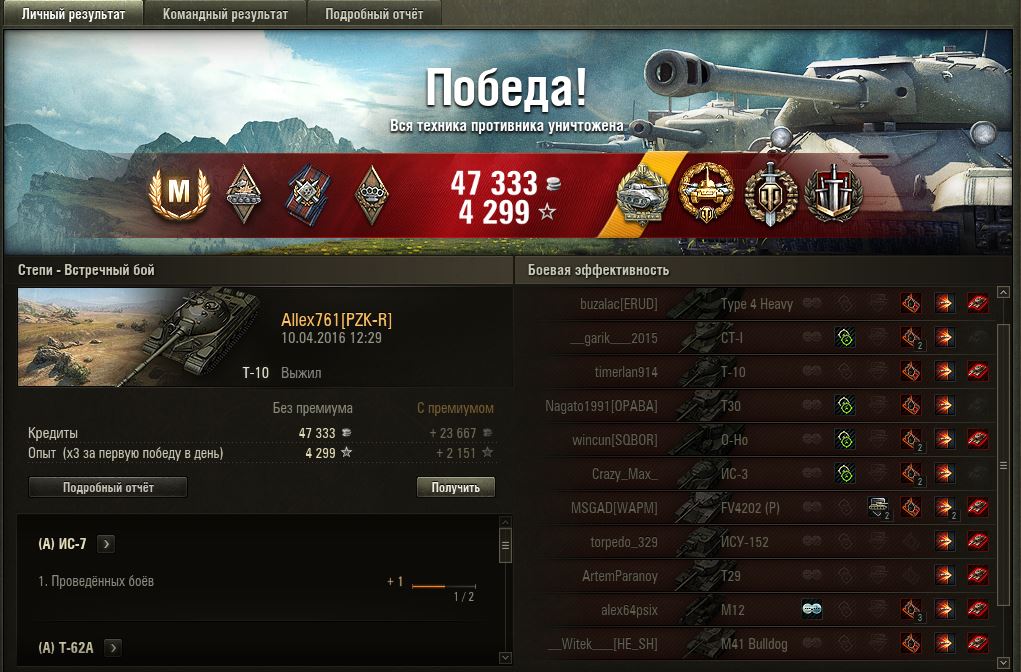Expand the ИС-7 mission arrow
Screen dimensions: 1021x672
click(107, 544)
